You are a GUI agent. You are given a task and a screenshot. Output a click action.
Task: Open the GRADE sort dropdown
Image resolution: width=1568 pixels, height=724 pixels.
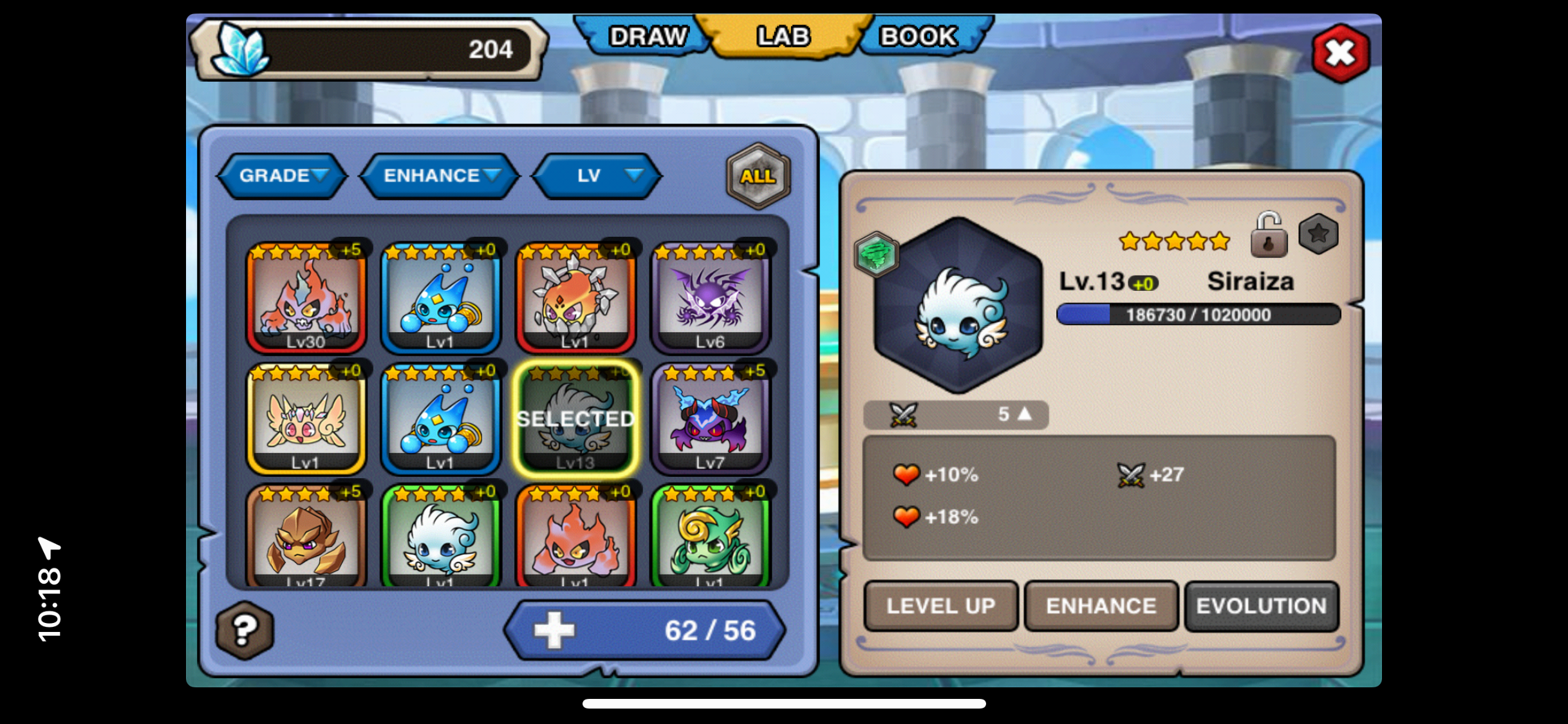(283, 176)
